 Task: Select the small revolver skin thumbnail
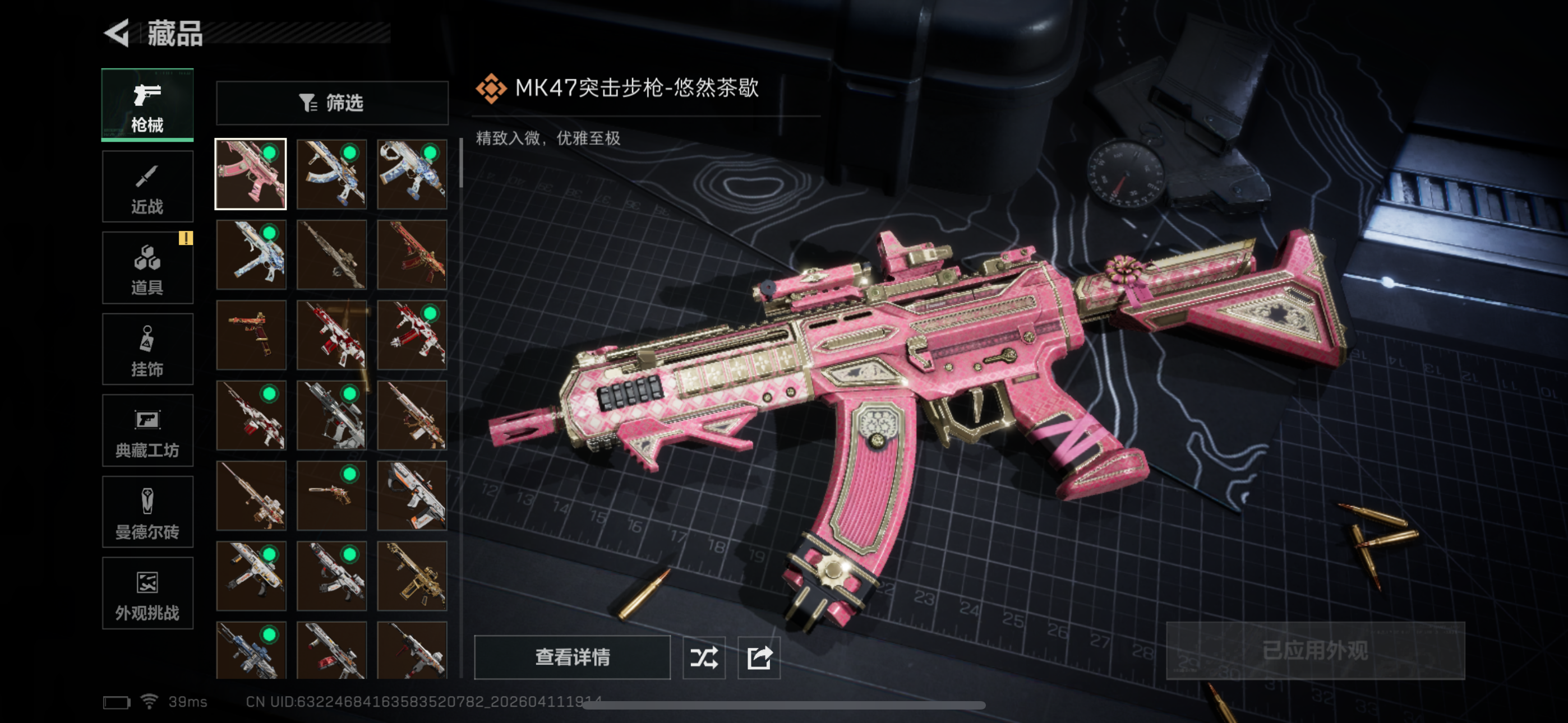click(332, 495)
